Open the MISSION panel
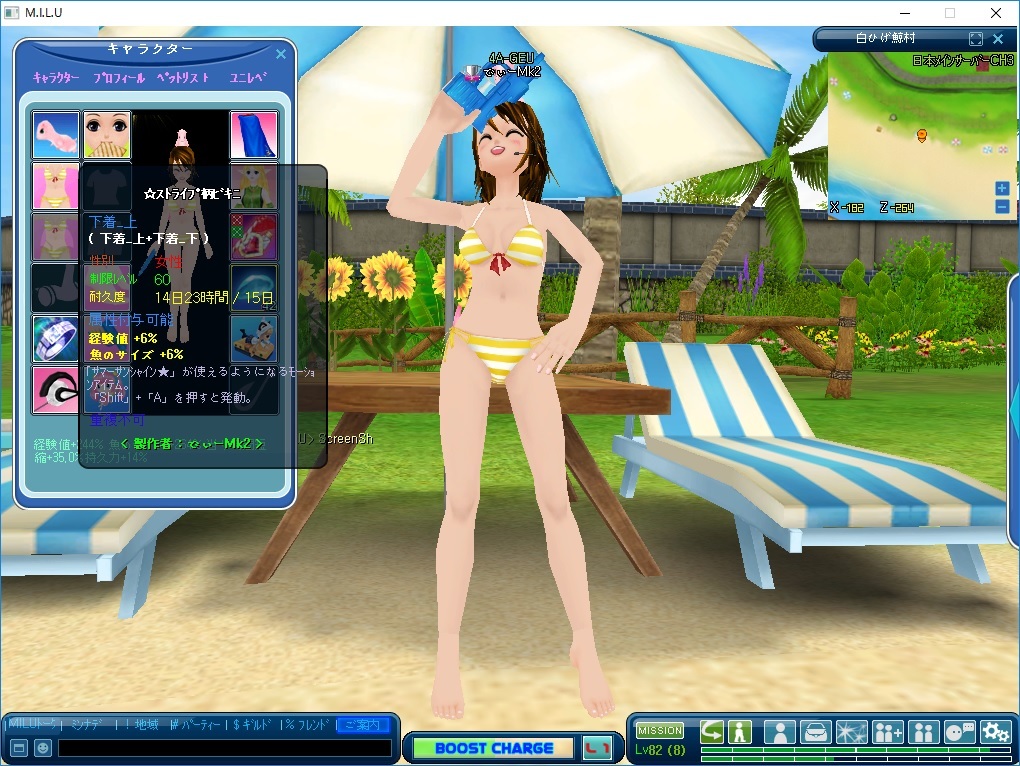 (x=660, y=731)
